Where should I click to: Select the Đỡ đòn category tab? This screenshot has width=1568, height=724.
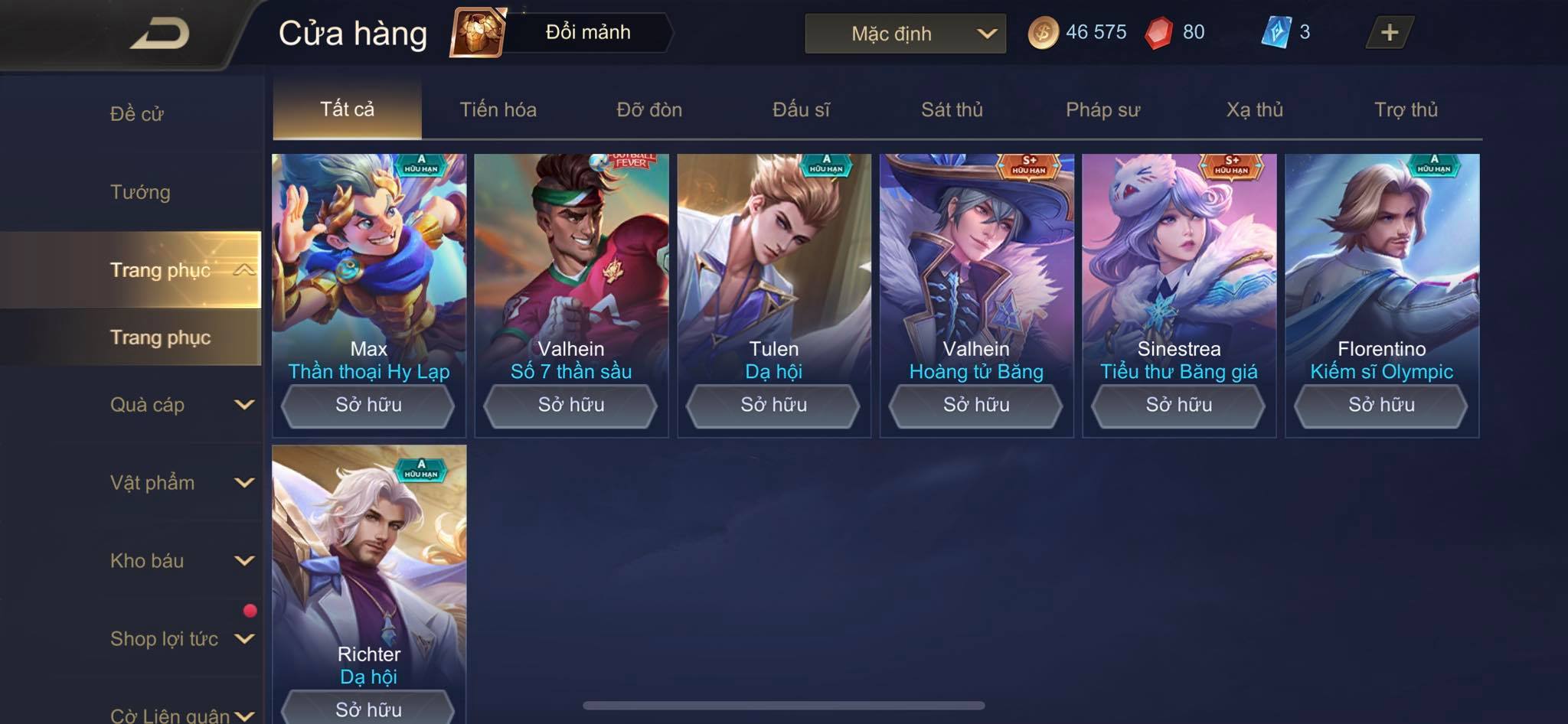(x=649, y=109)
